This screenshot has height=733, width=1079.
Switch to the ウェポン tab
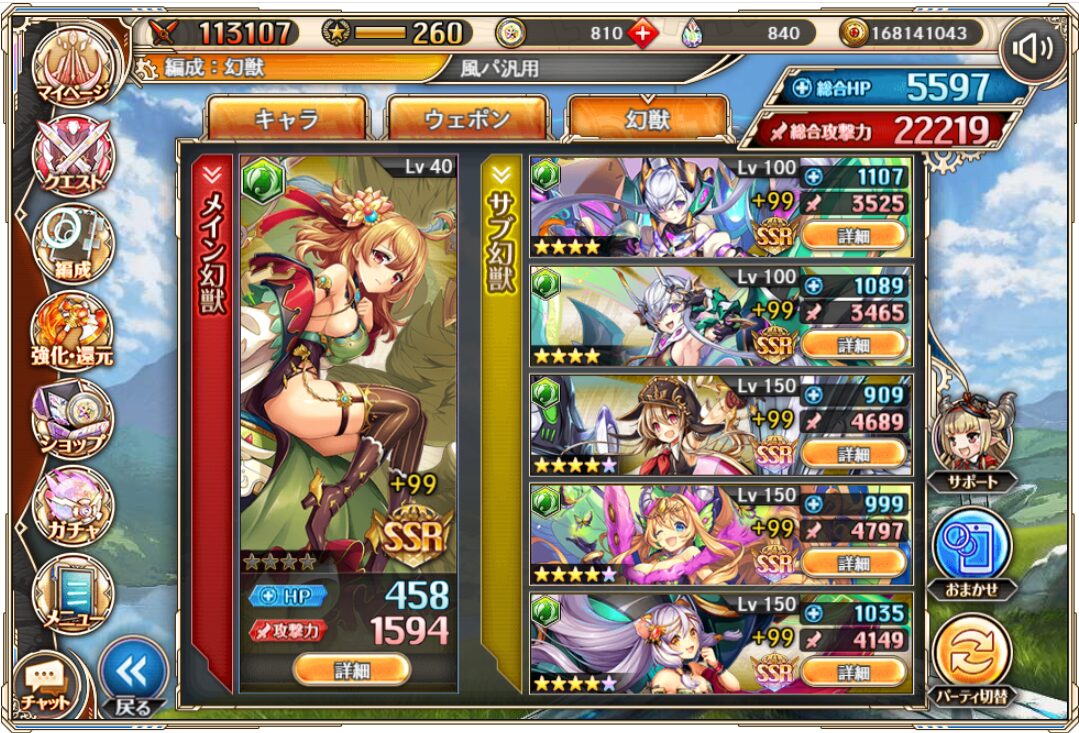click(x=467, y=121)
